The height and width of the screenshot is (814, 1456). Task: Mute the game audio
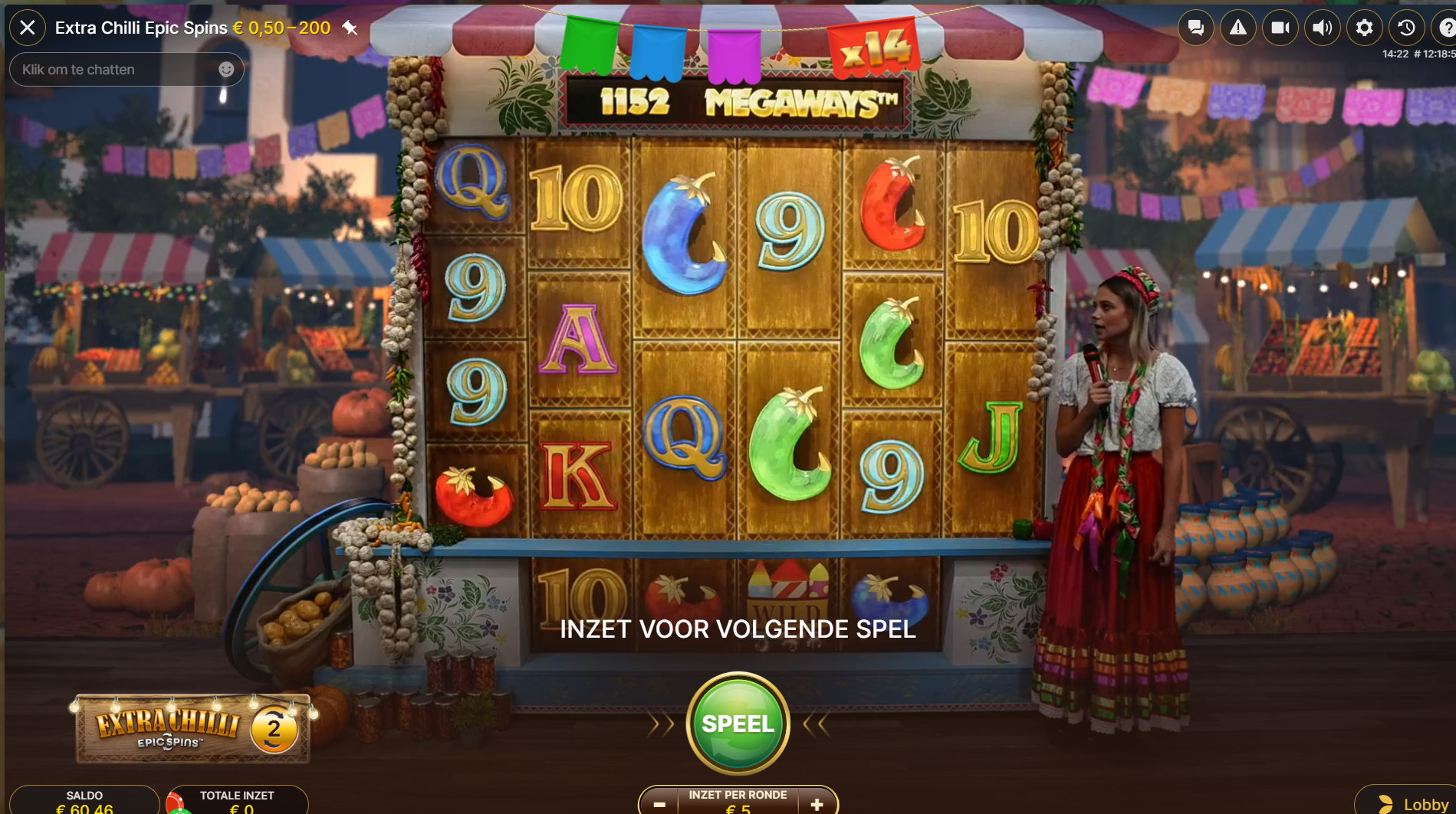[x=1321, y=28]
